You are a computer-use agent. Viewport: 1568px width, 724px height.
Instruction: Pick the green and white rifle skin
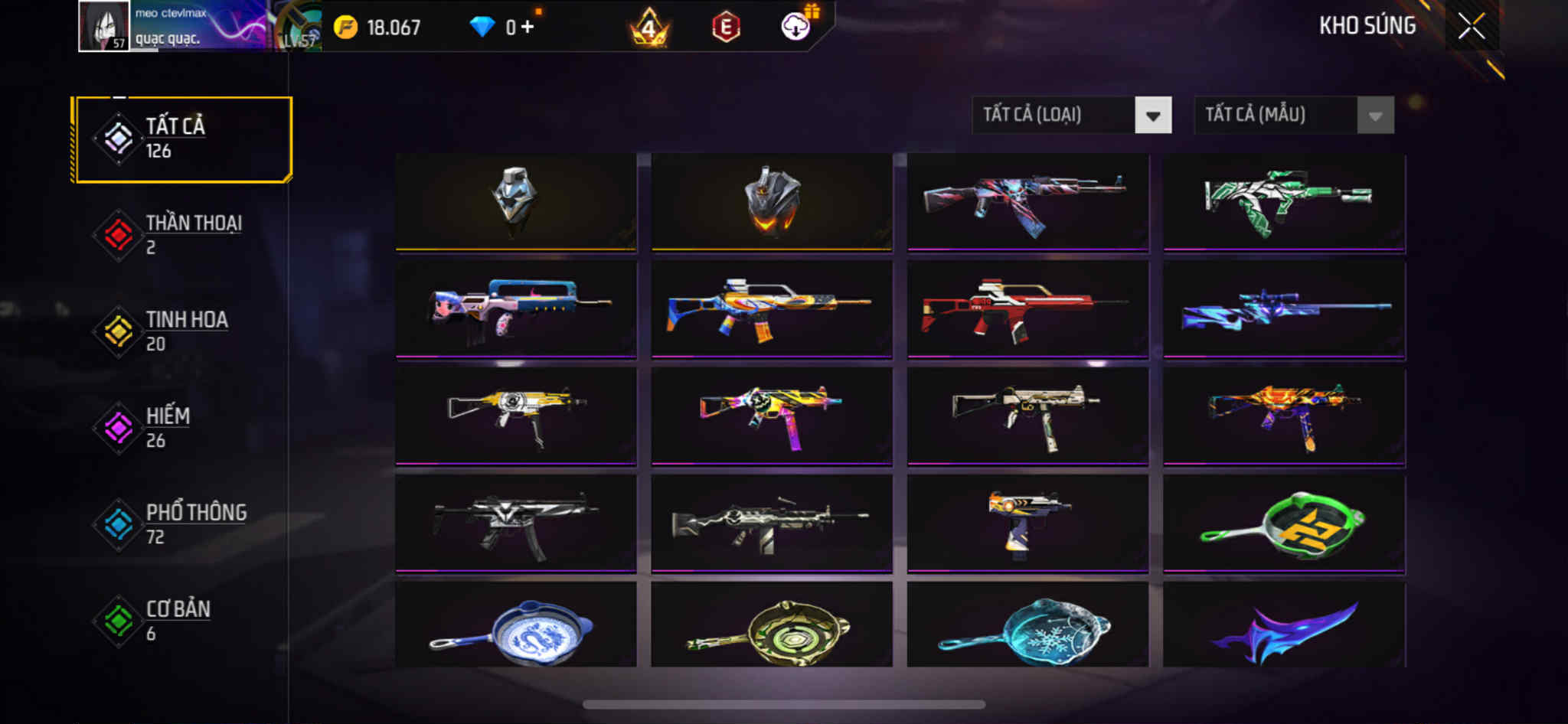coord(1284,201)
